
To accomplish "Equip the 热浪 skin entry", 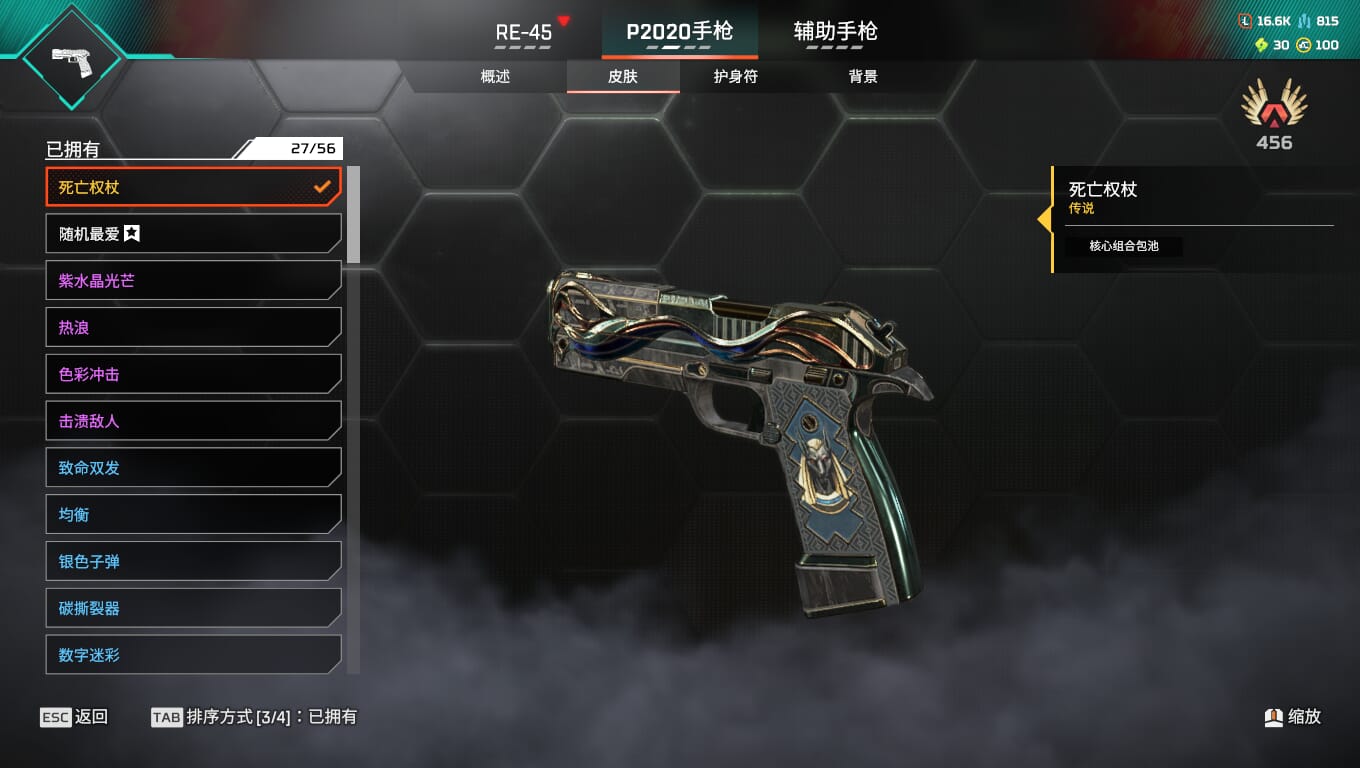I will (194, 328).
